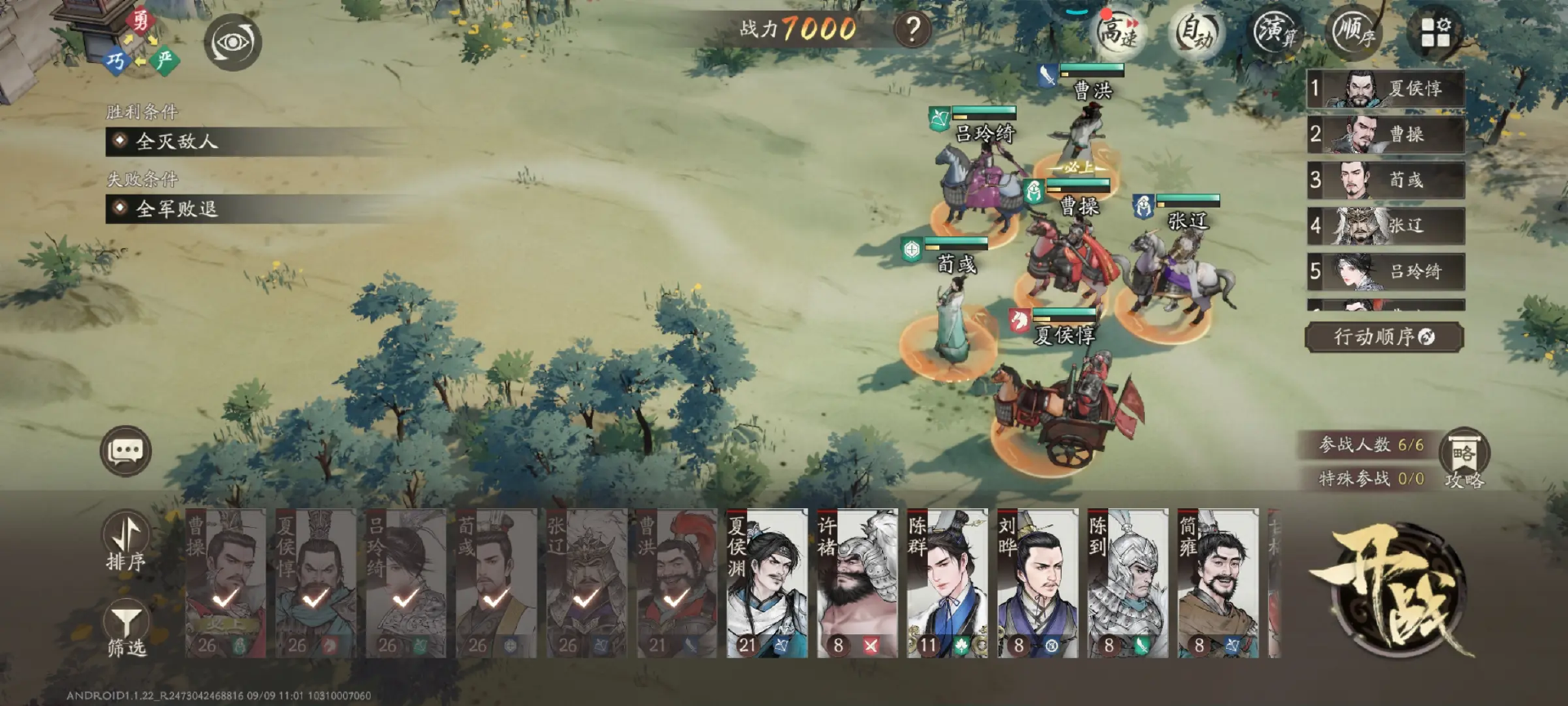Open the 筛选 filter option
The height and width of the screenshot is (706, 1568).
pos(127,631)
